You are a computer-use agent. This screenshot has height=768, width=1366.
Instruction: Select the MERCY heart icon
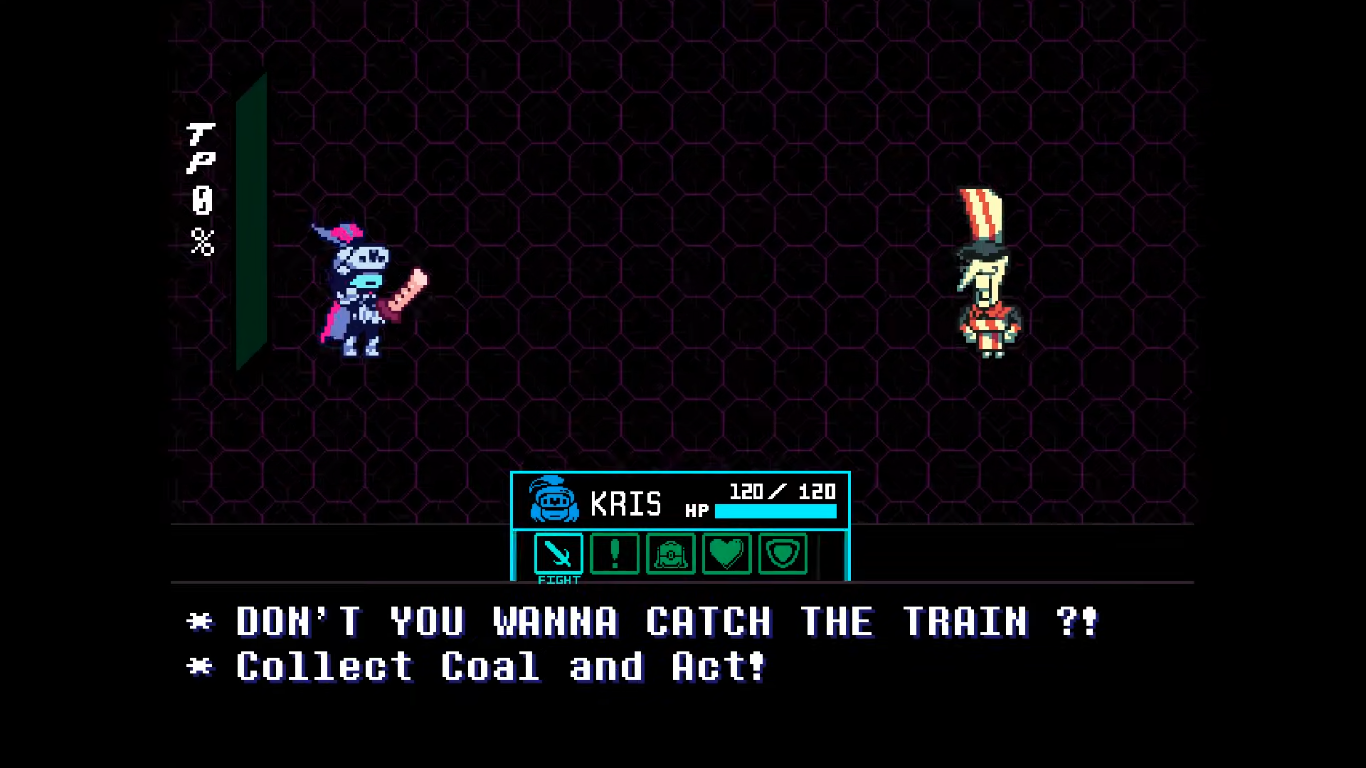click(726, 554)
